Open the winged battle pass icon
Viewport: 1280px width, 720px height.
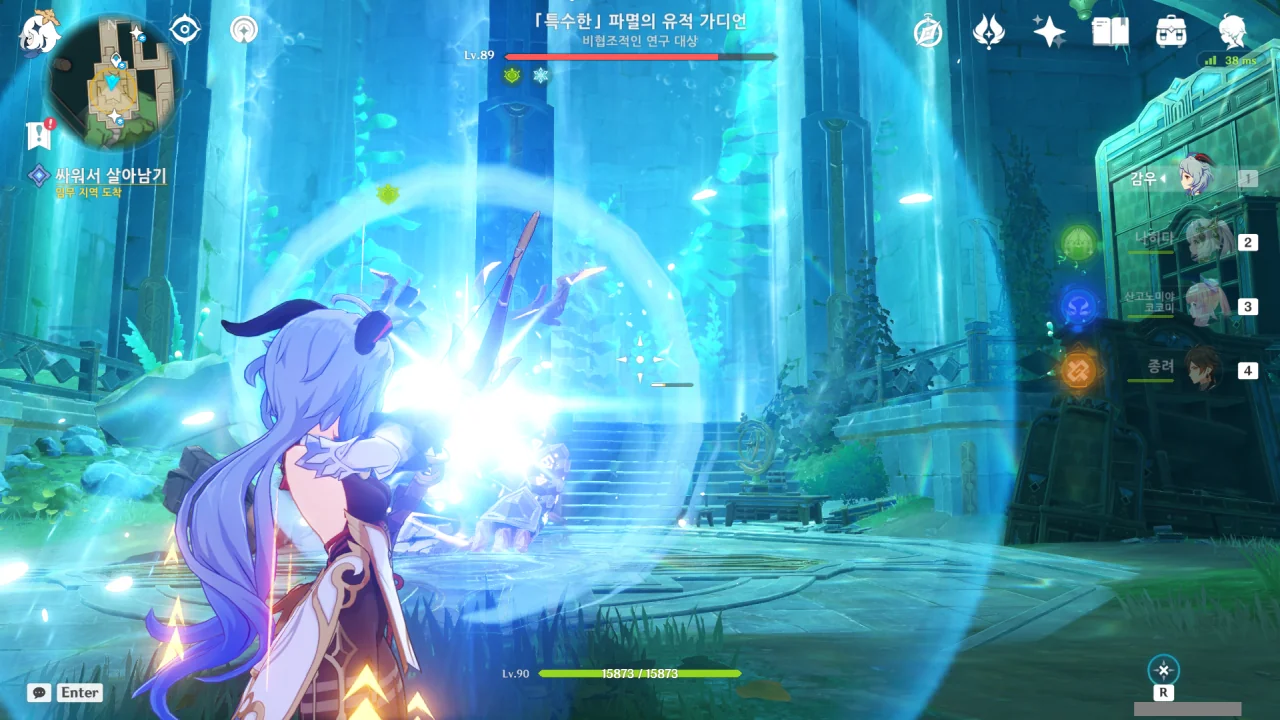pyautogui.click(x=988, y=33)
